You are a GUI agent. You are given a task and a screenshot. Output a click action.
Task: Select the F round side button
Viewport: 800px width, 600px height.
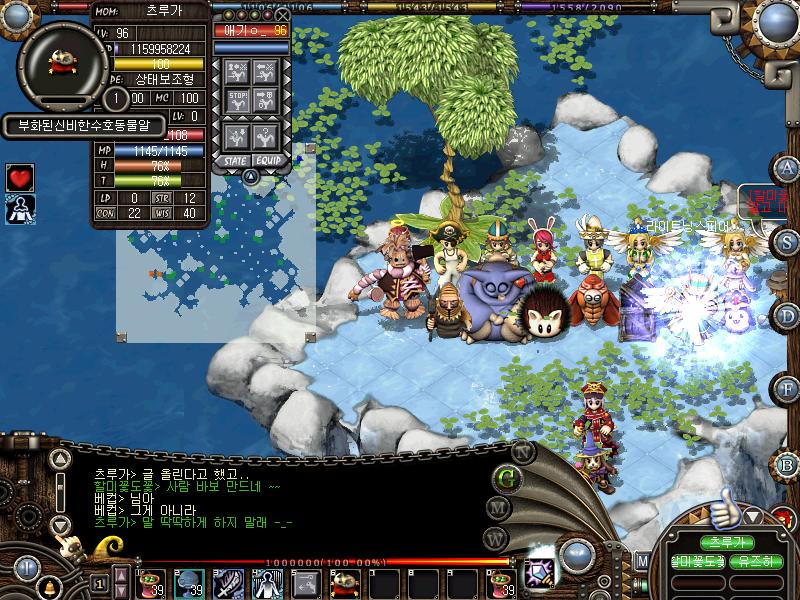tap(788, 389)
